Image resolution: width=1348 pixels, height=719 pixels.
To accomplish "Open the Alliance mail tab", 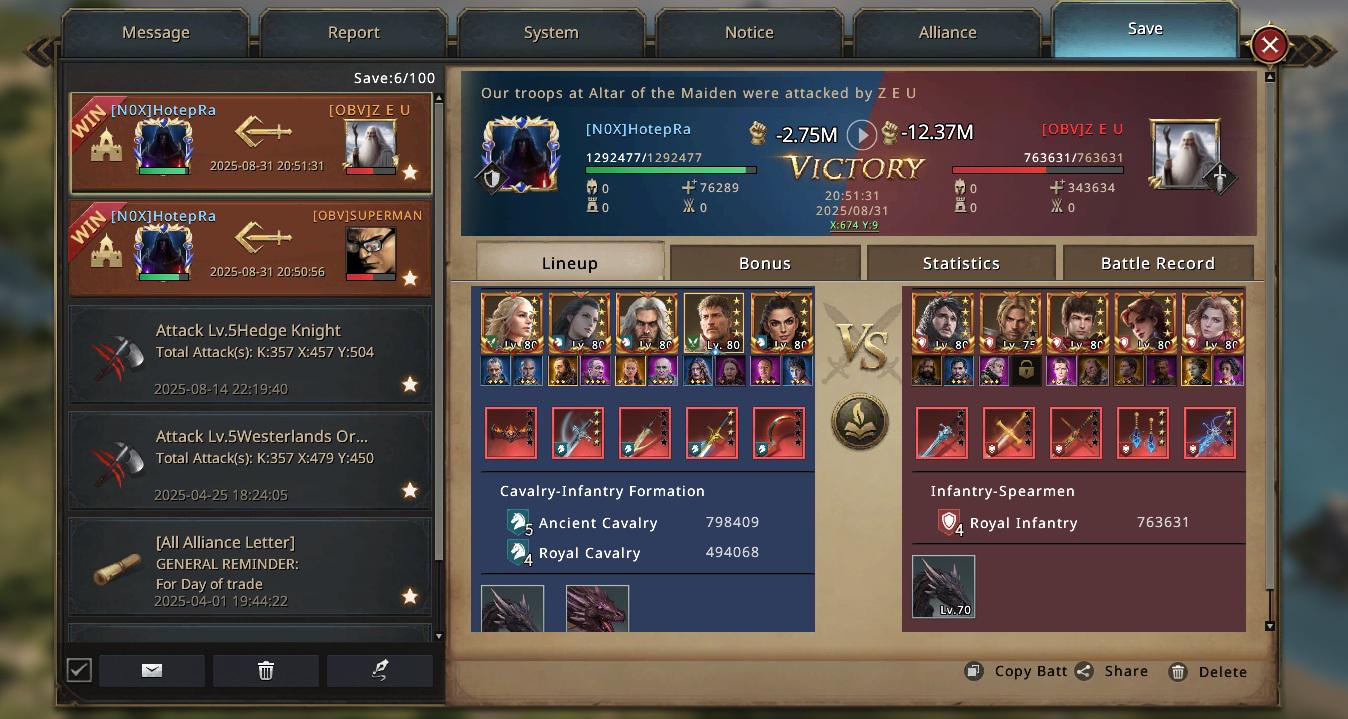I will (x=947, y=33).
